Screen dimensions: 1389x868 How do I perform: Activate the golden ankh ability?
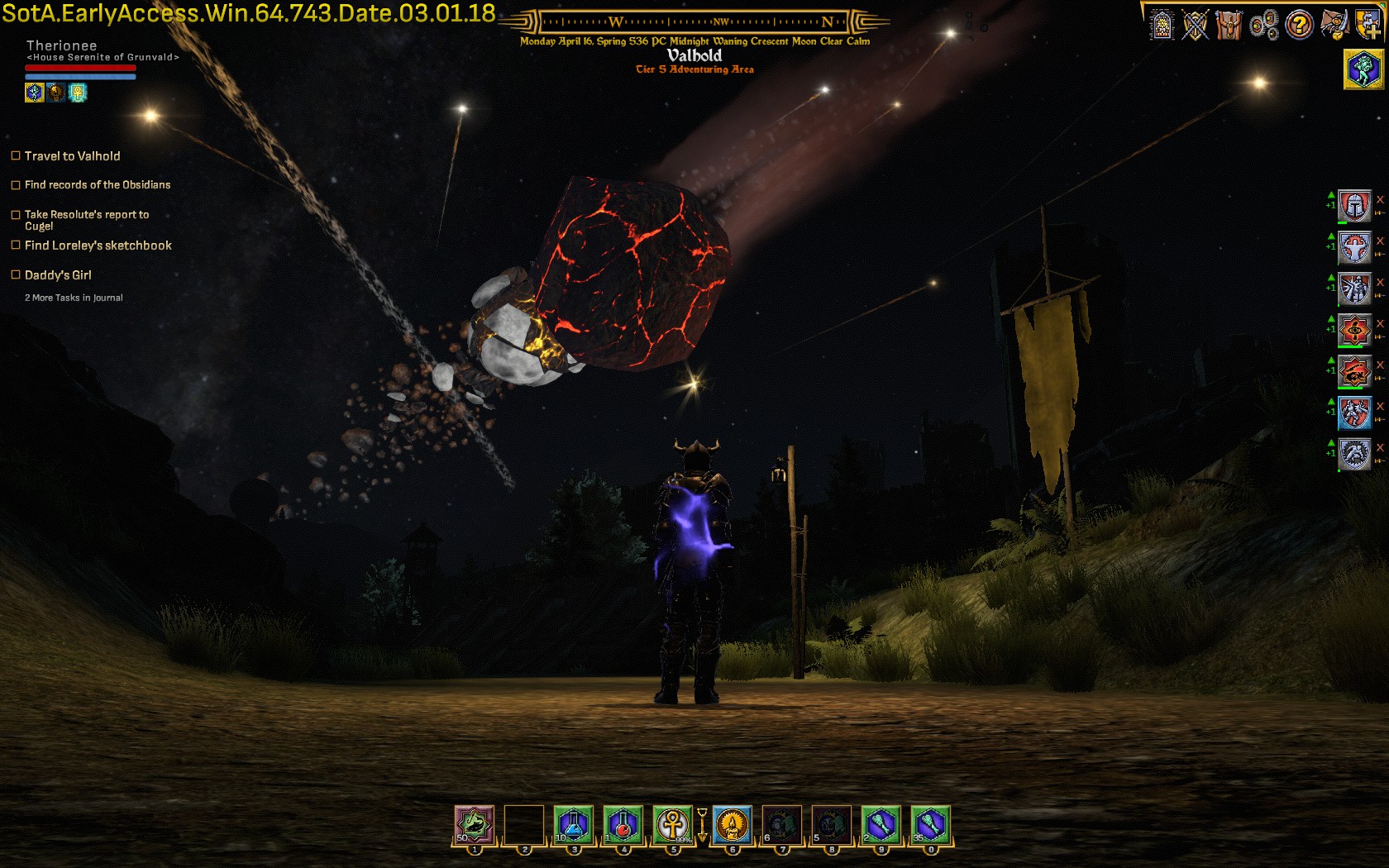pos(673,825)
